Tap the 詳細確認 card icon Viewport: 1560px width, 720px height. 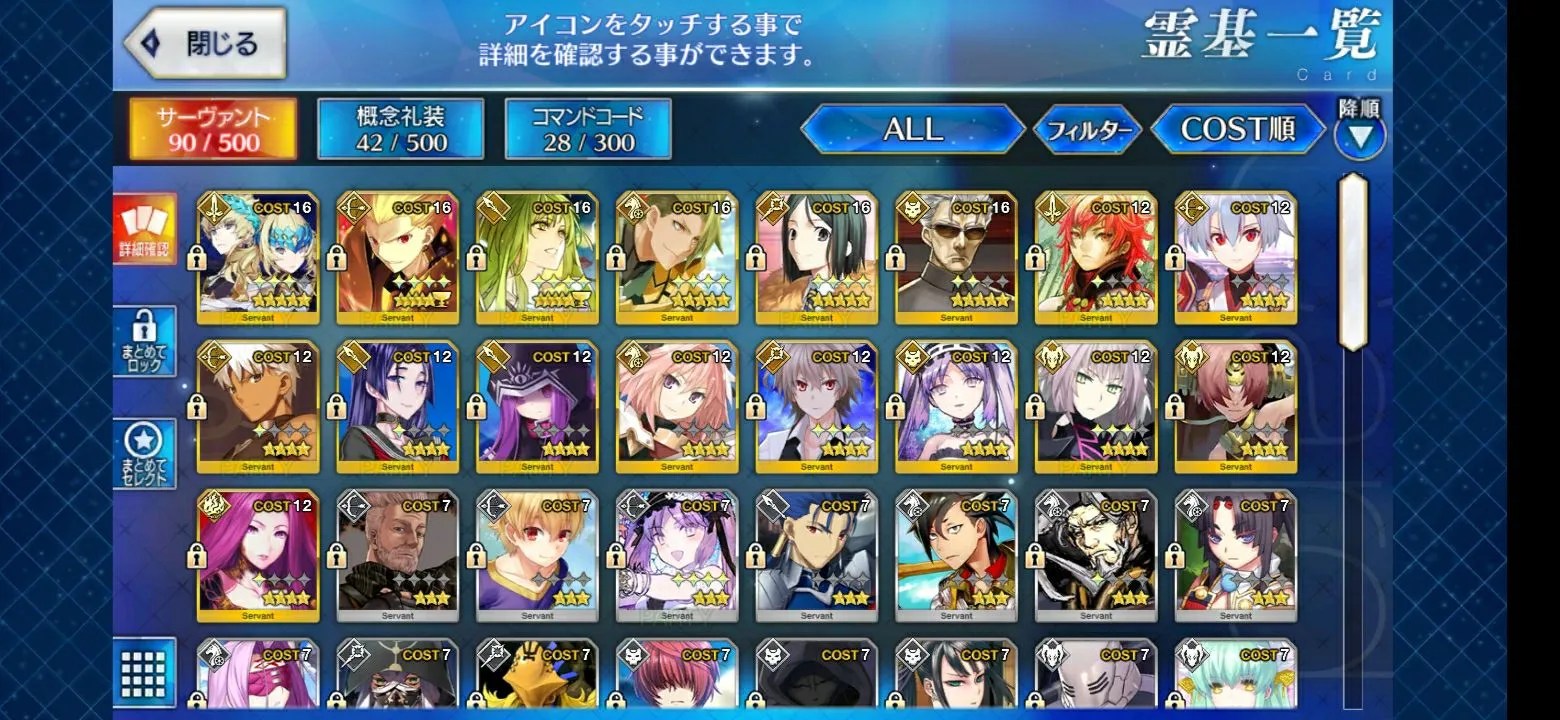[x=145, y=229]
